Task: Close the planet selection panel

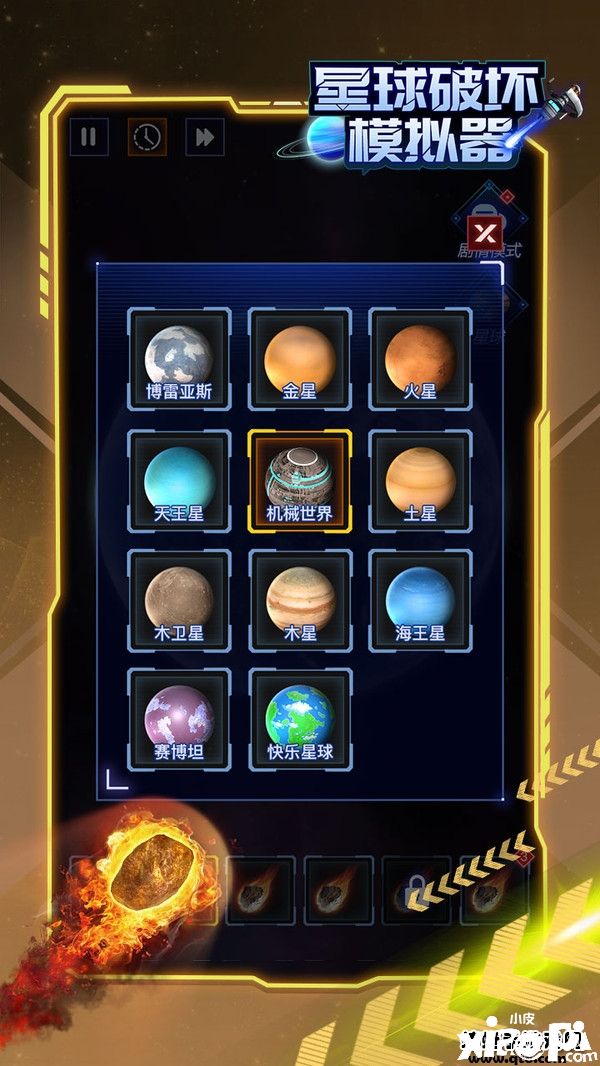Action: coord(485,234)
